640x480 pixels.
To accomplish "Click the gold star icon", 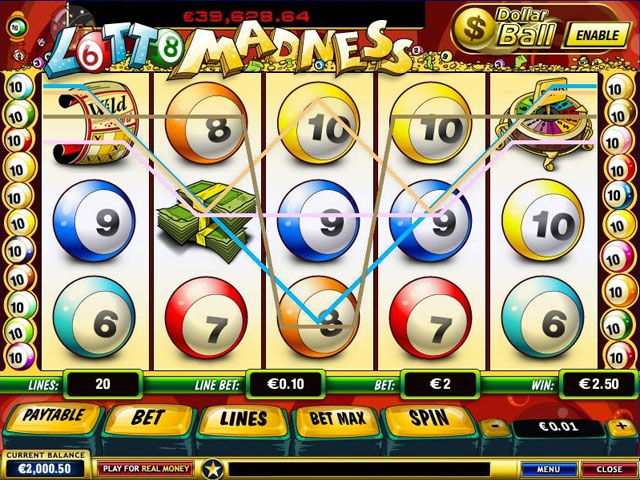I will point(211,468).
